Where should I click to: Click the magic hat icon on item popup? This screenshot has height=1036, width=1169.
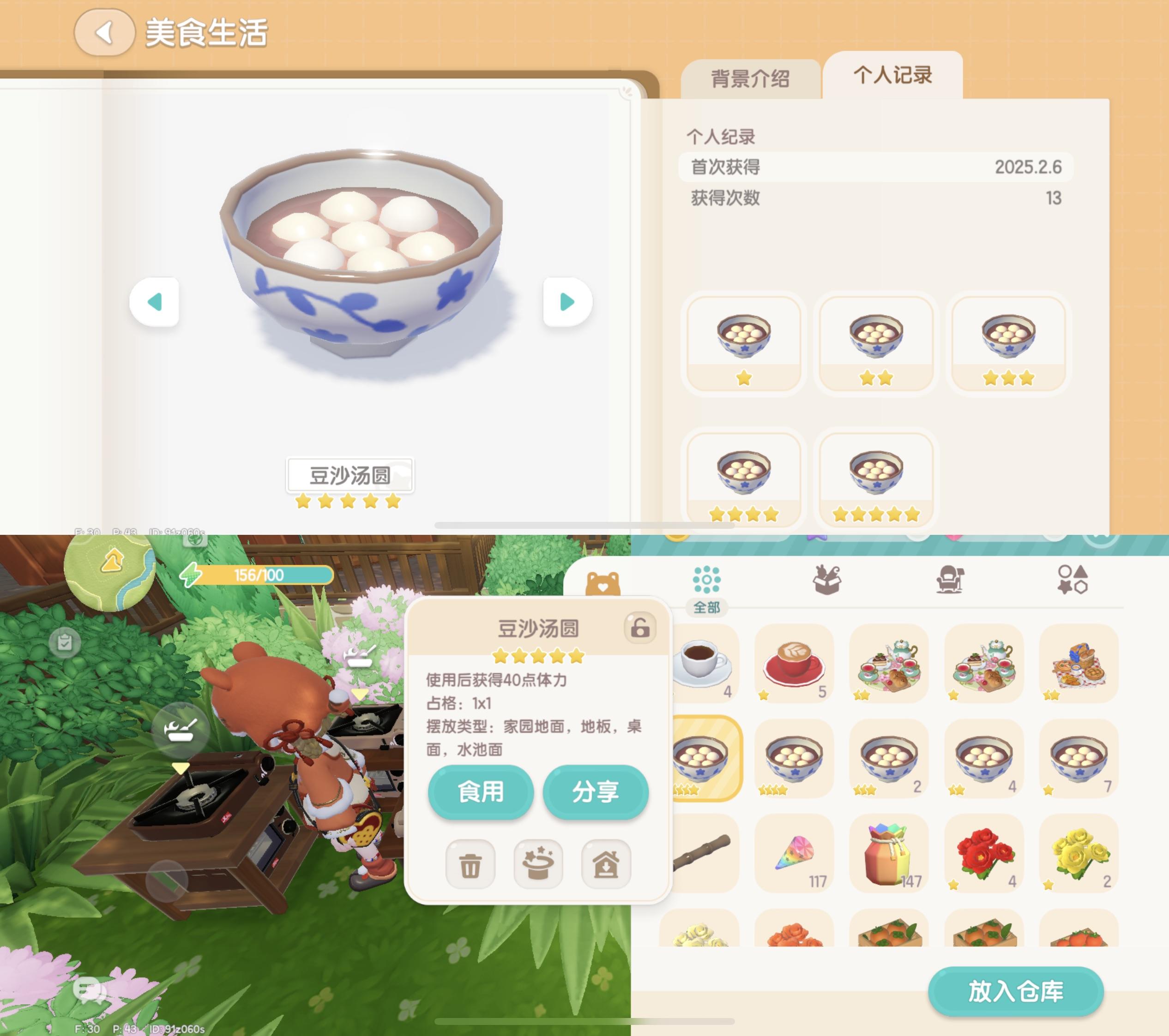[538, 864]
